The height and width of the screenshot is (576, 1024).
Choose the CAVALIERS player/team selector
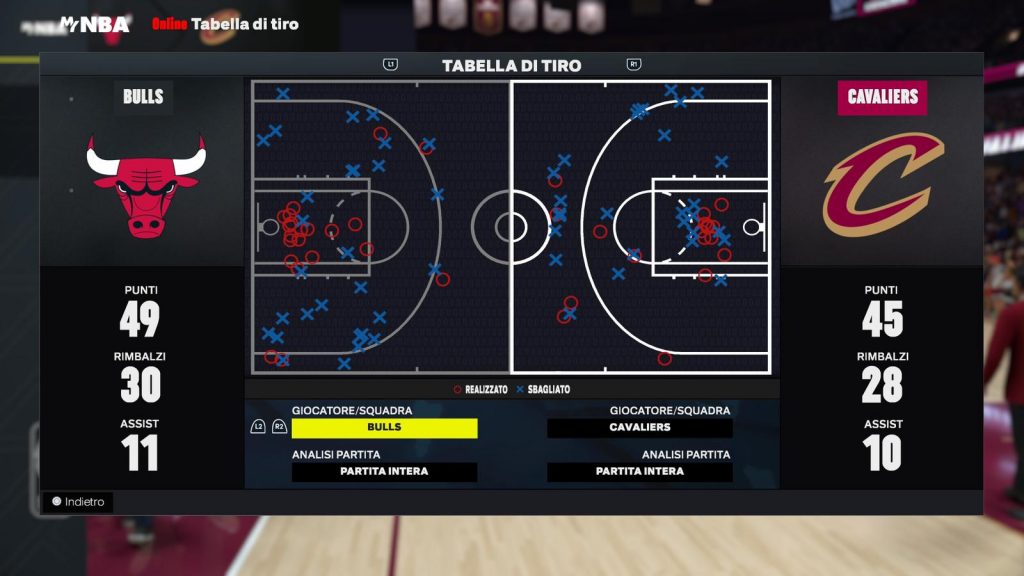(x=640, y=428)
